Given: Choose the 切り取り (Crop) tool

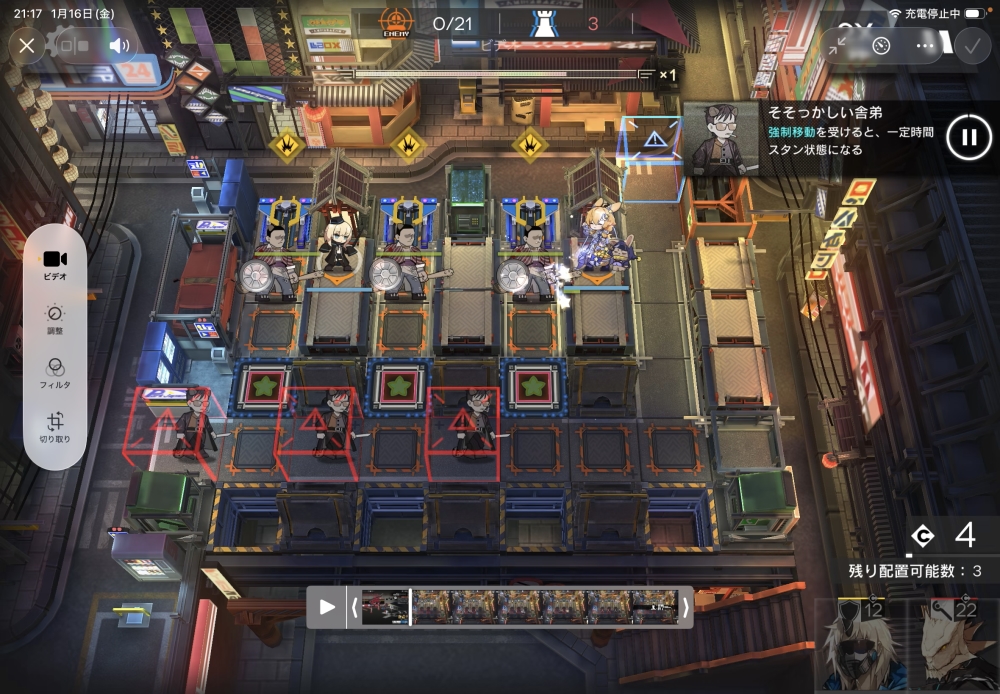Looking at the screenshot, I should point(55,428).
